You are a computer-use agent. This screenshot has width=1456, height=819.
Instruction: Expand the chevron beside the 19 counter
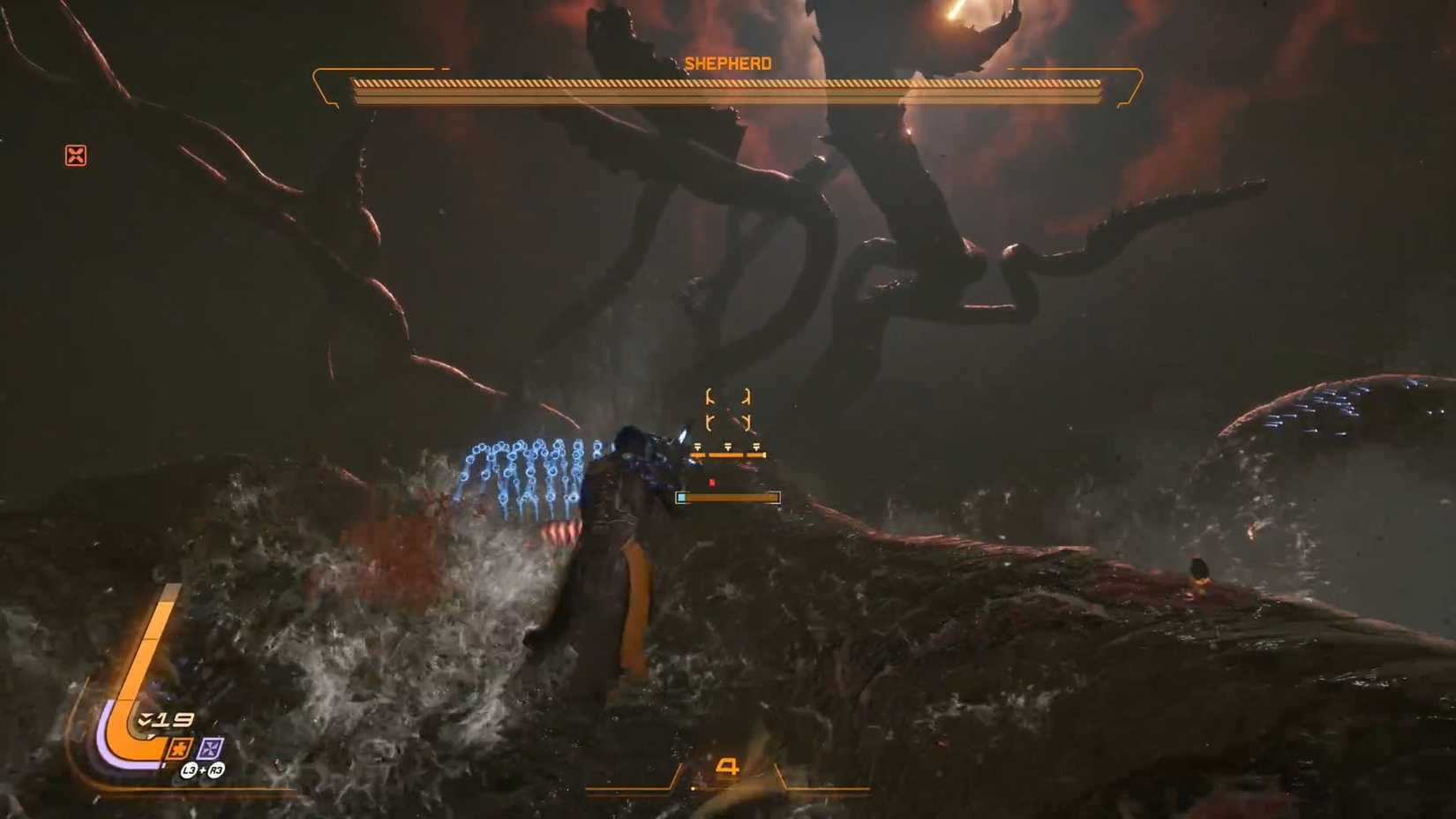tap(146, 719)
